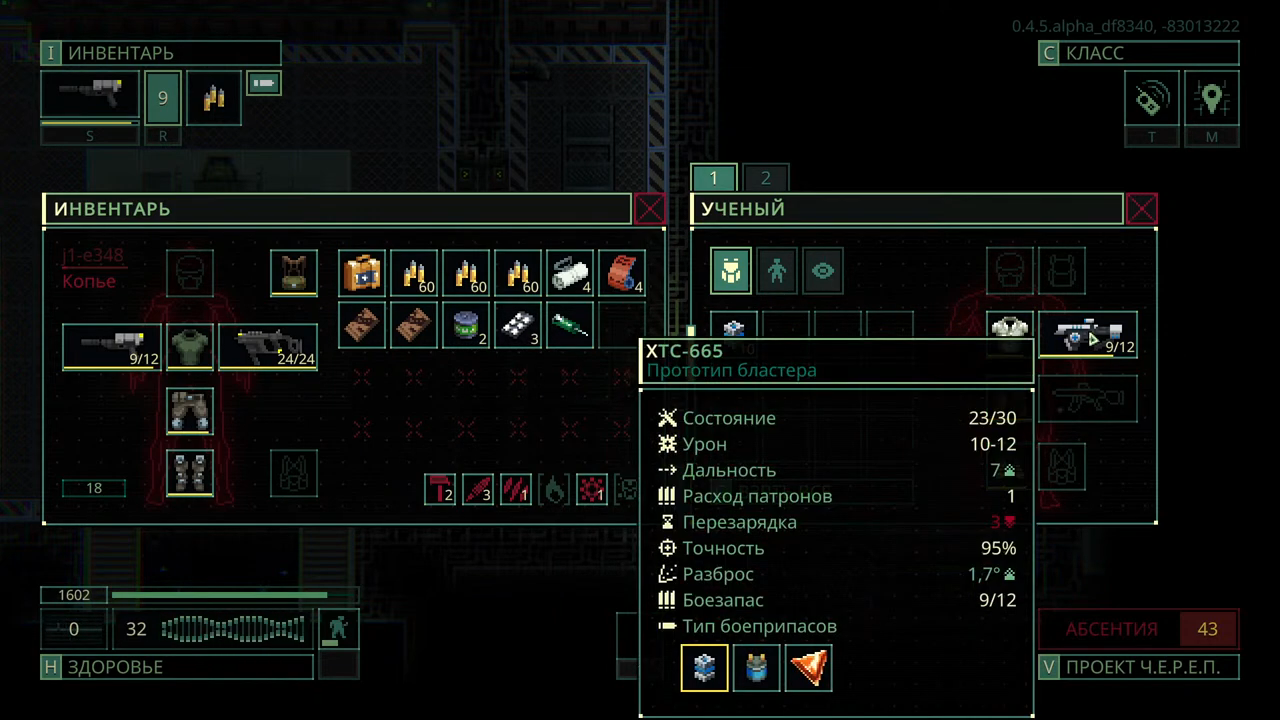Select the pills blister pack
Screen dimensions: 1280x720
pos(518,325)
